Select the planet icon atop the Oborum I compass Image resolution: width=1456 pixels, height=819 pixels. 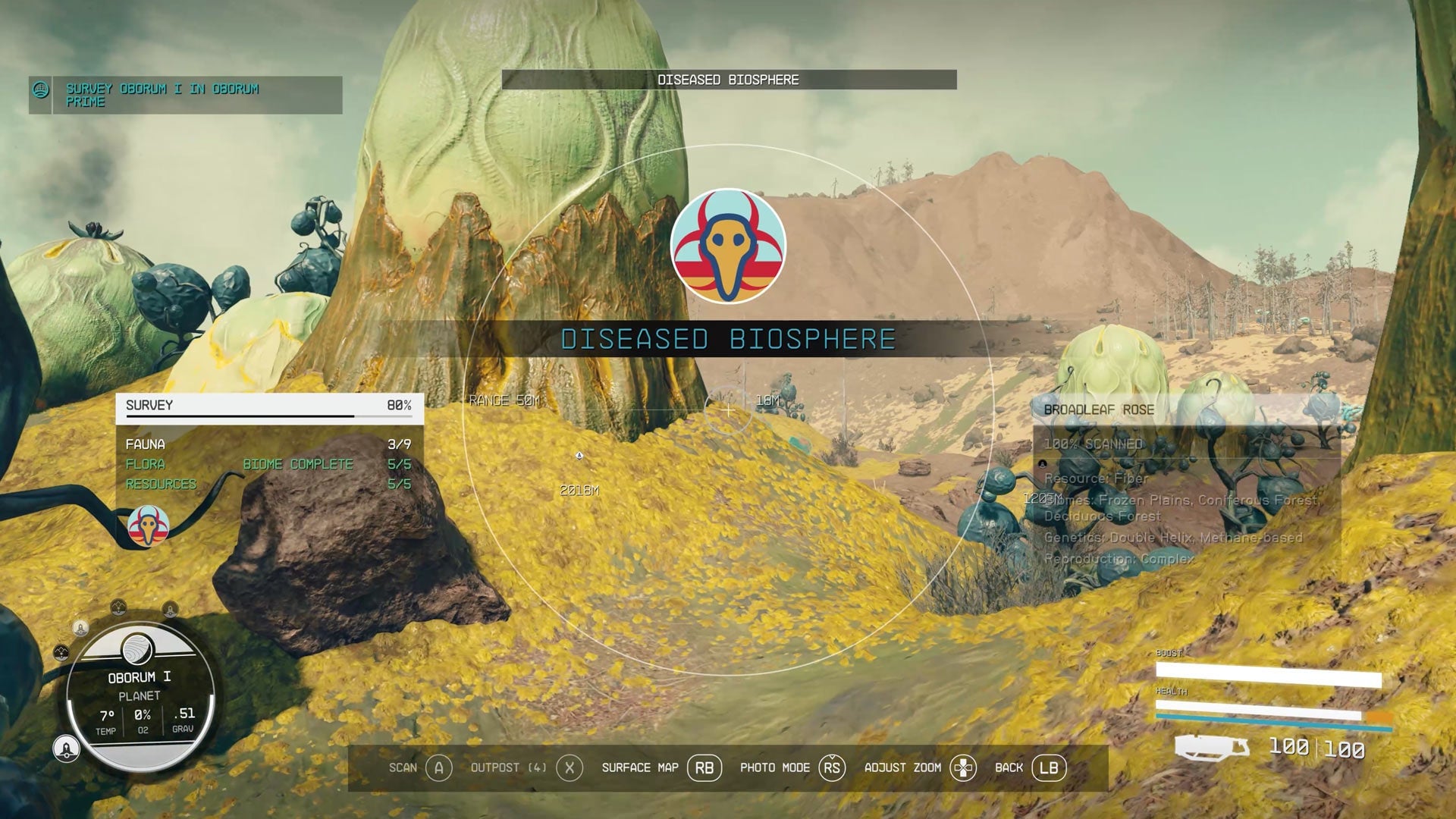(136, 650)
